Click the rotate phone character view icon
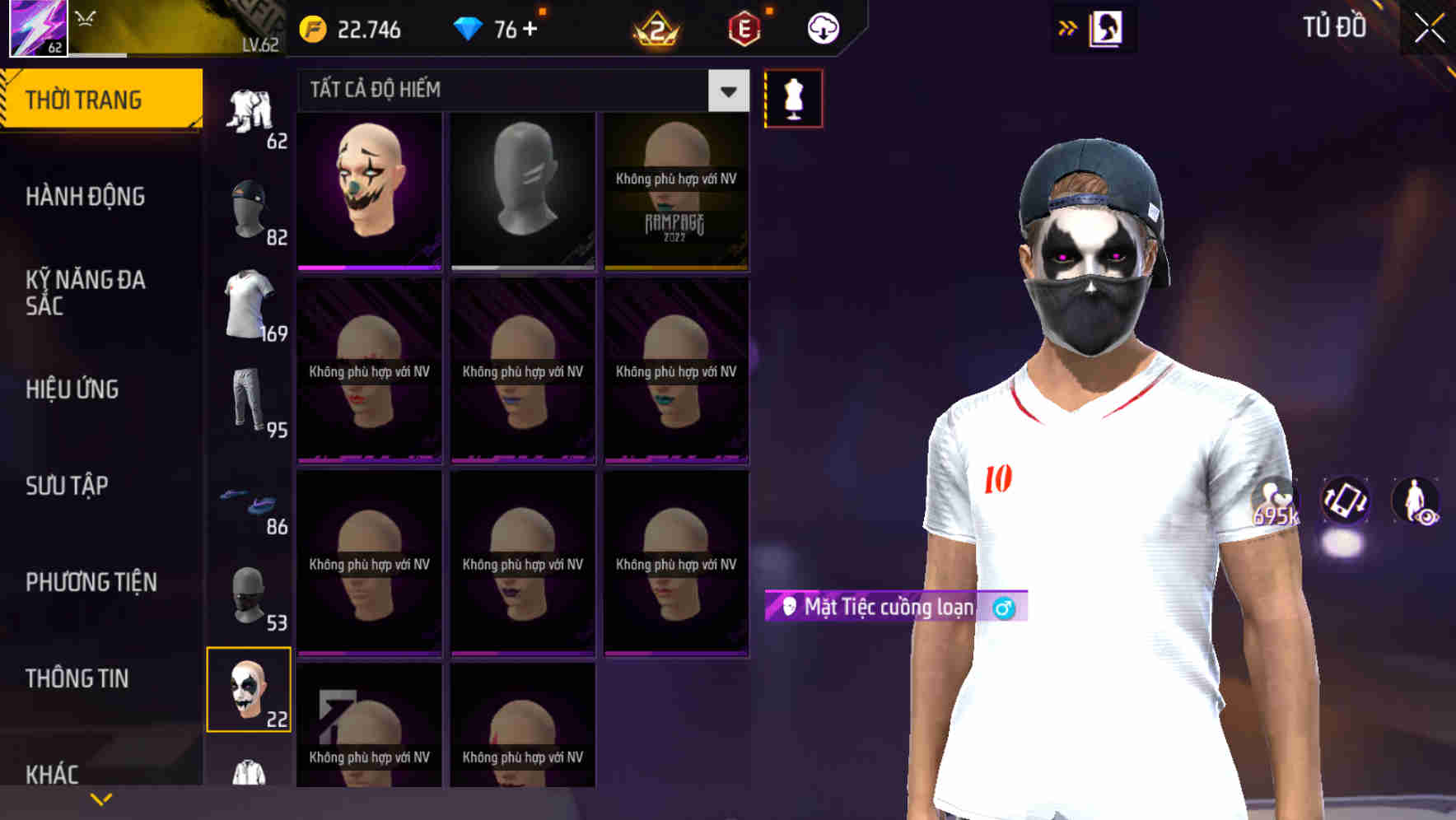The height and width of the screenshot is (820, 1456). [1347, 502]
